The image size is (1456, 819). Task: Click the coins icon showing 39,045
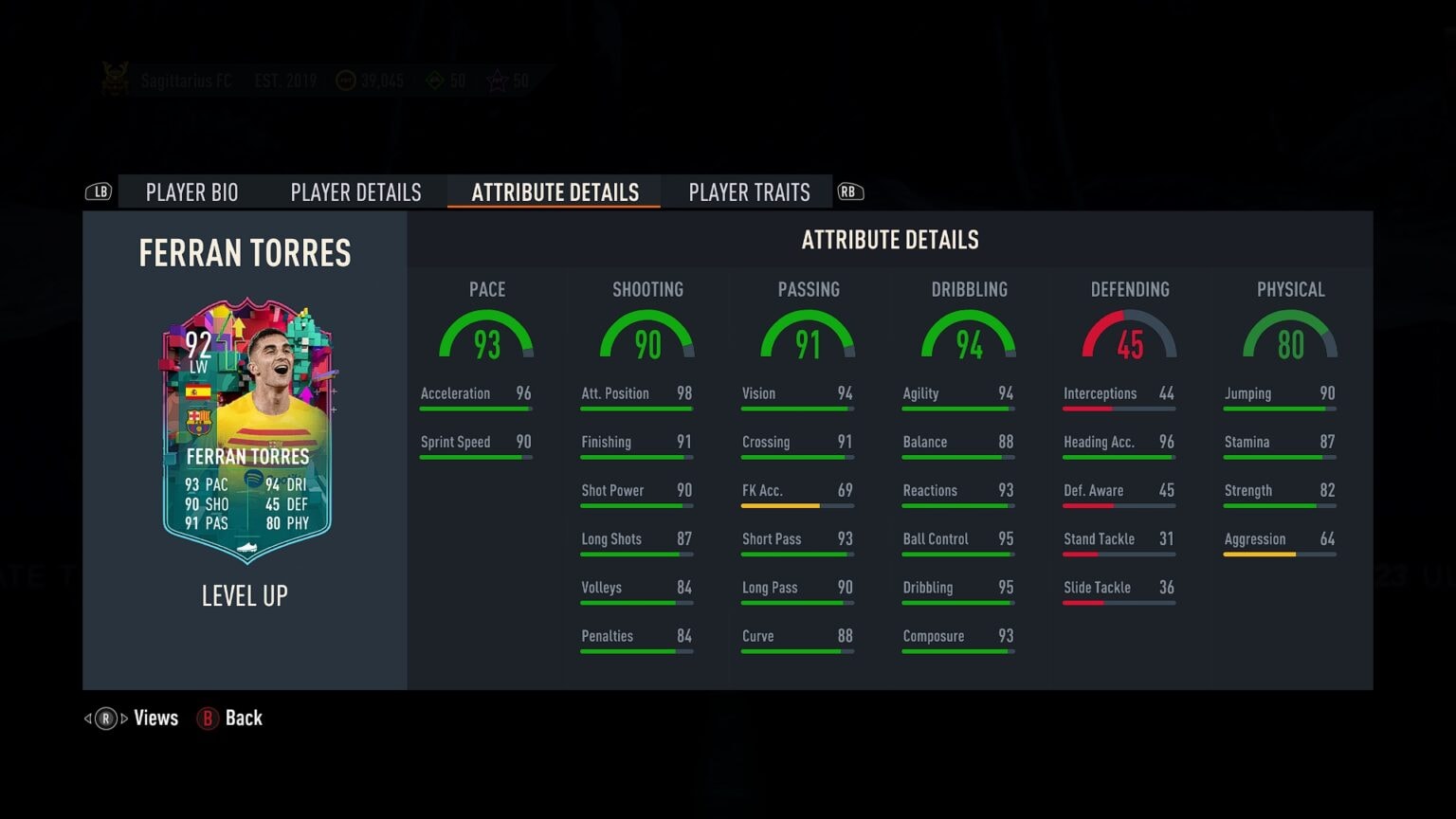point(344,81)
